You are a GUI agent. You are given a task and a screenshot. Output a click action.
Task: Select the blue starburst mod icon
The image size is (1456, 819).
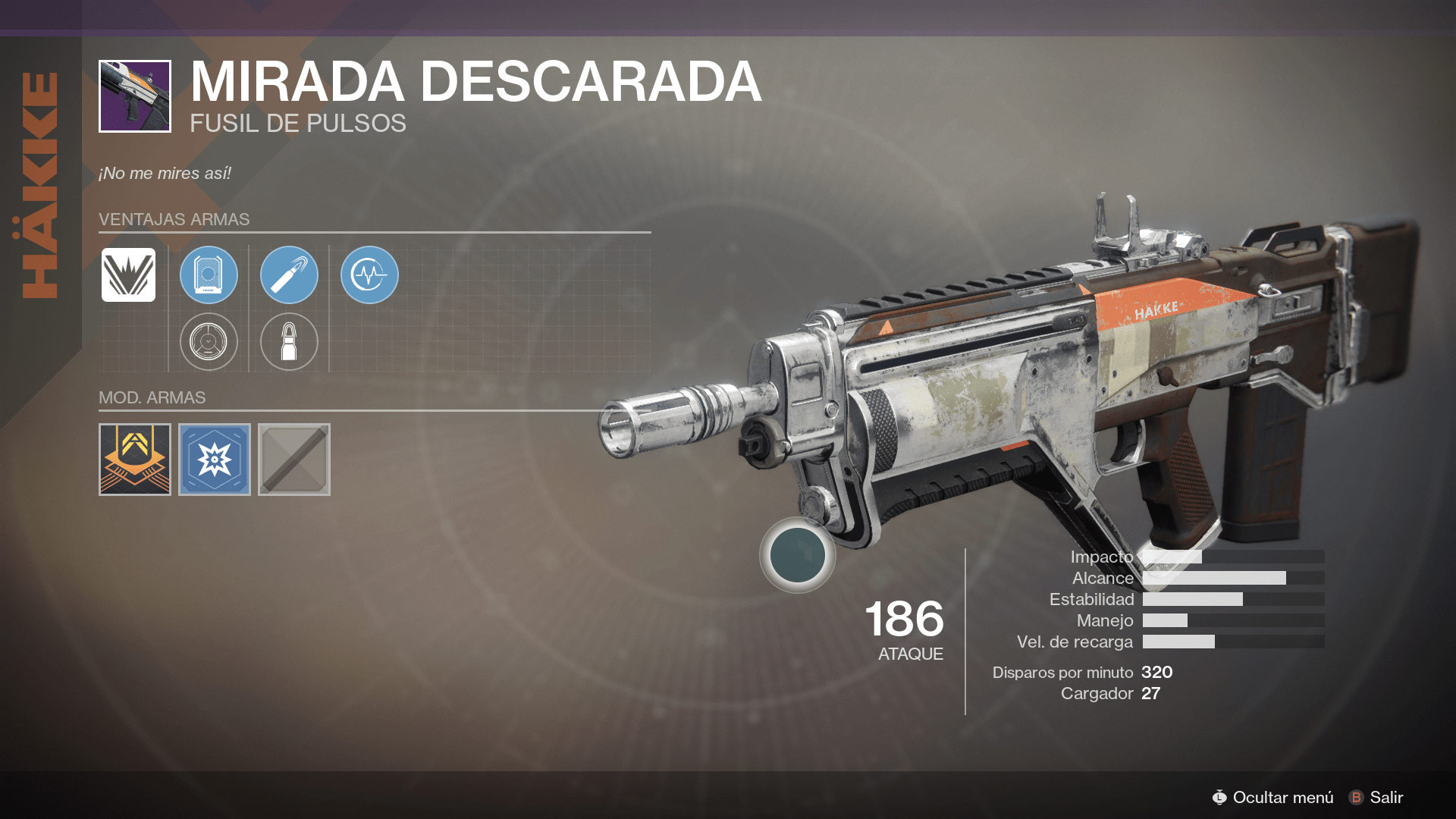214,459
